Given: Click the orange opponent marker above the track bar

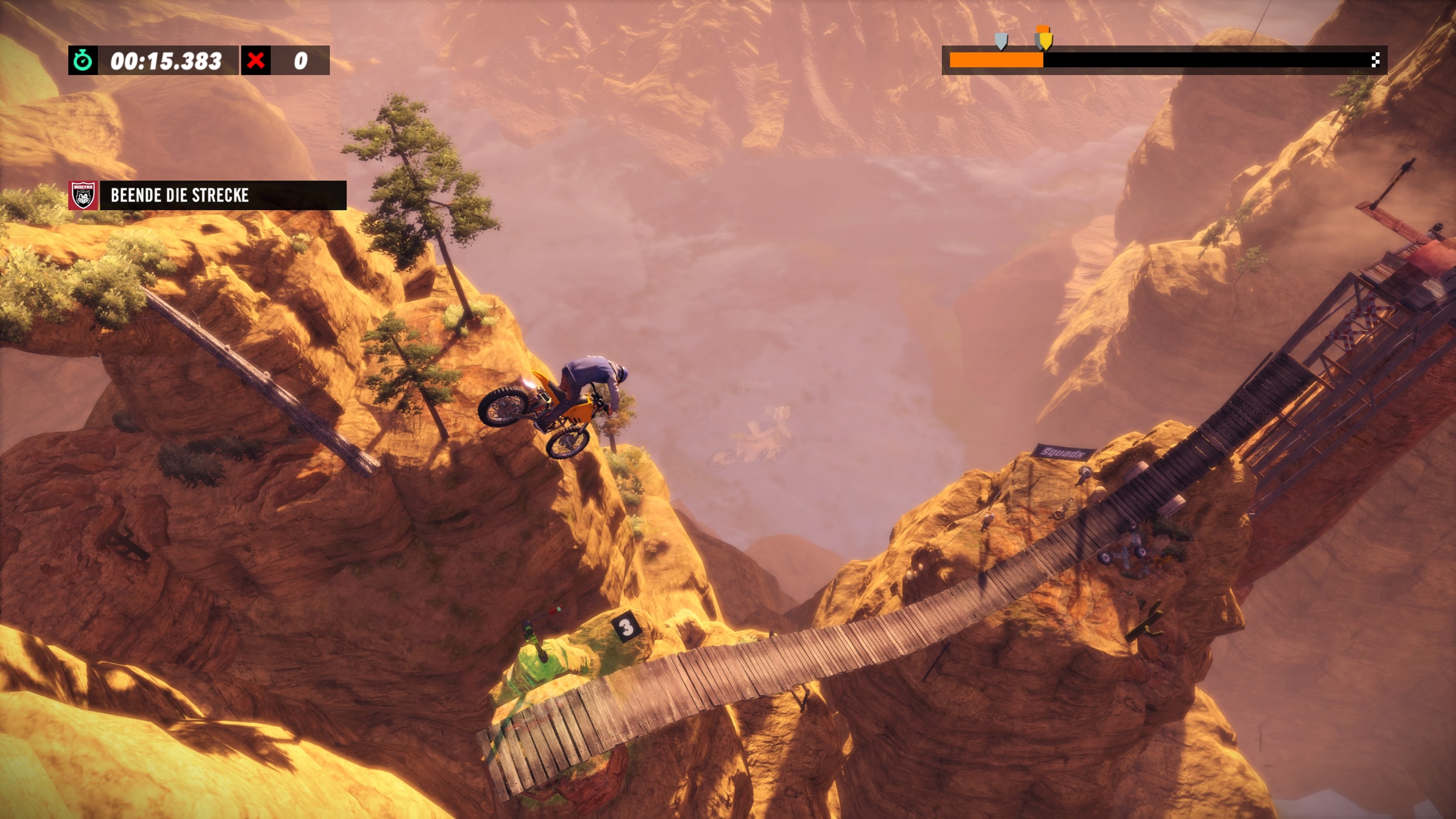Looking at the screenshot, I should click(x=1042, y=28).
